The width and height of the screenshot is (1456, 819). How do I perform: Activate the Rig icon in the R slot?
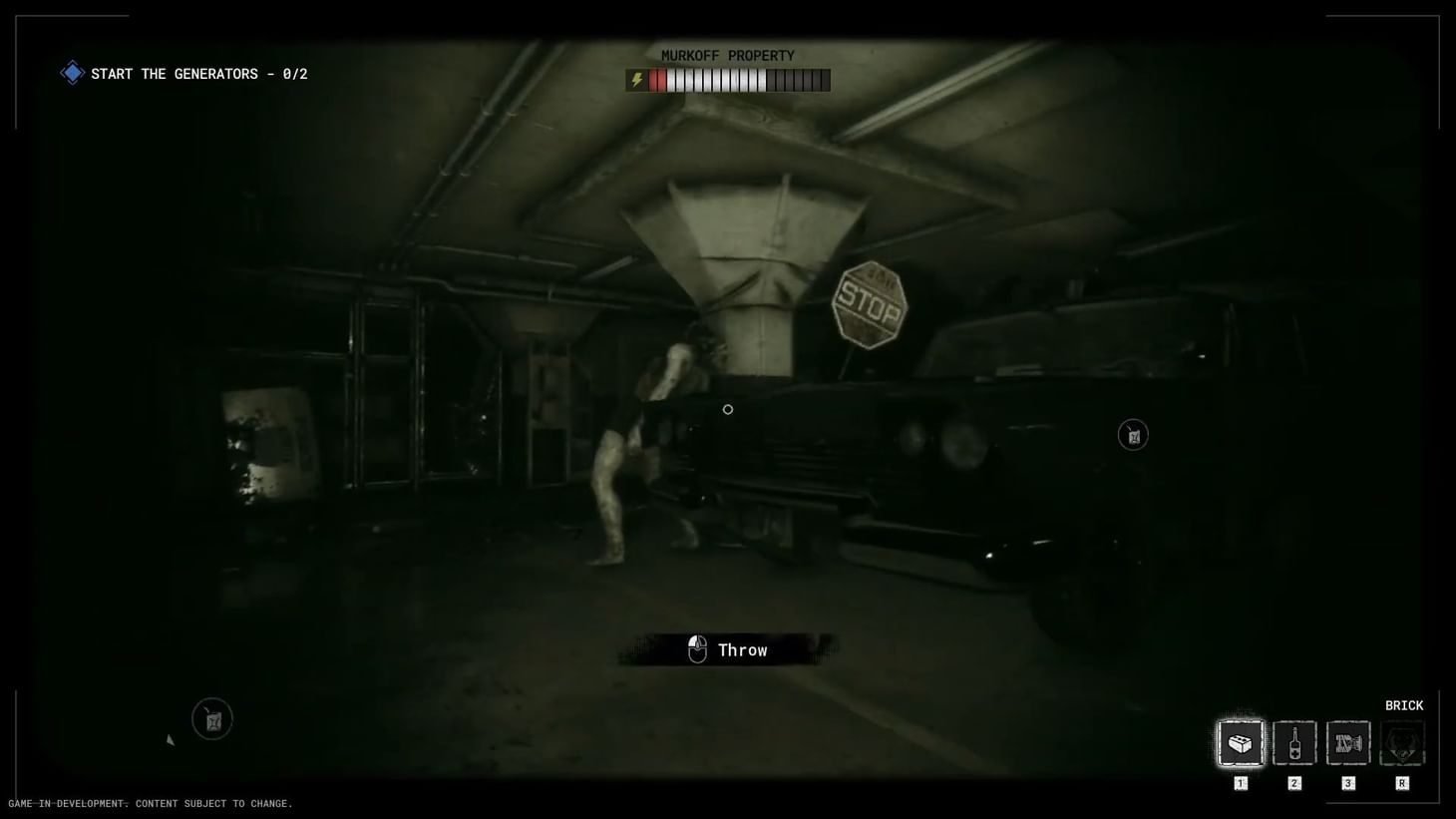1401,741
